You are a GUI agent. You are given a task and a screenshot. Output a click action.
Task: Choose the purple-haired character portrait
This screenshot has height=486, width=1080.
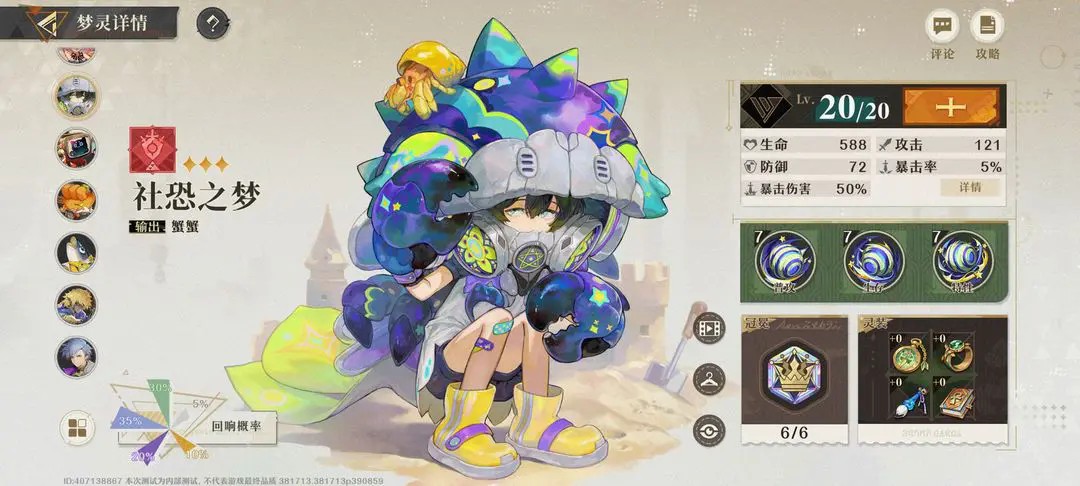tap(75, 356)
